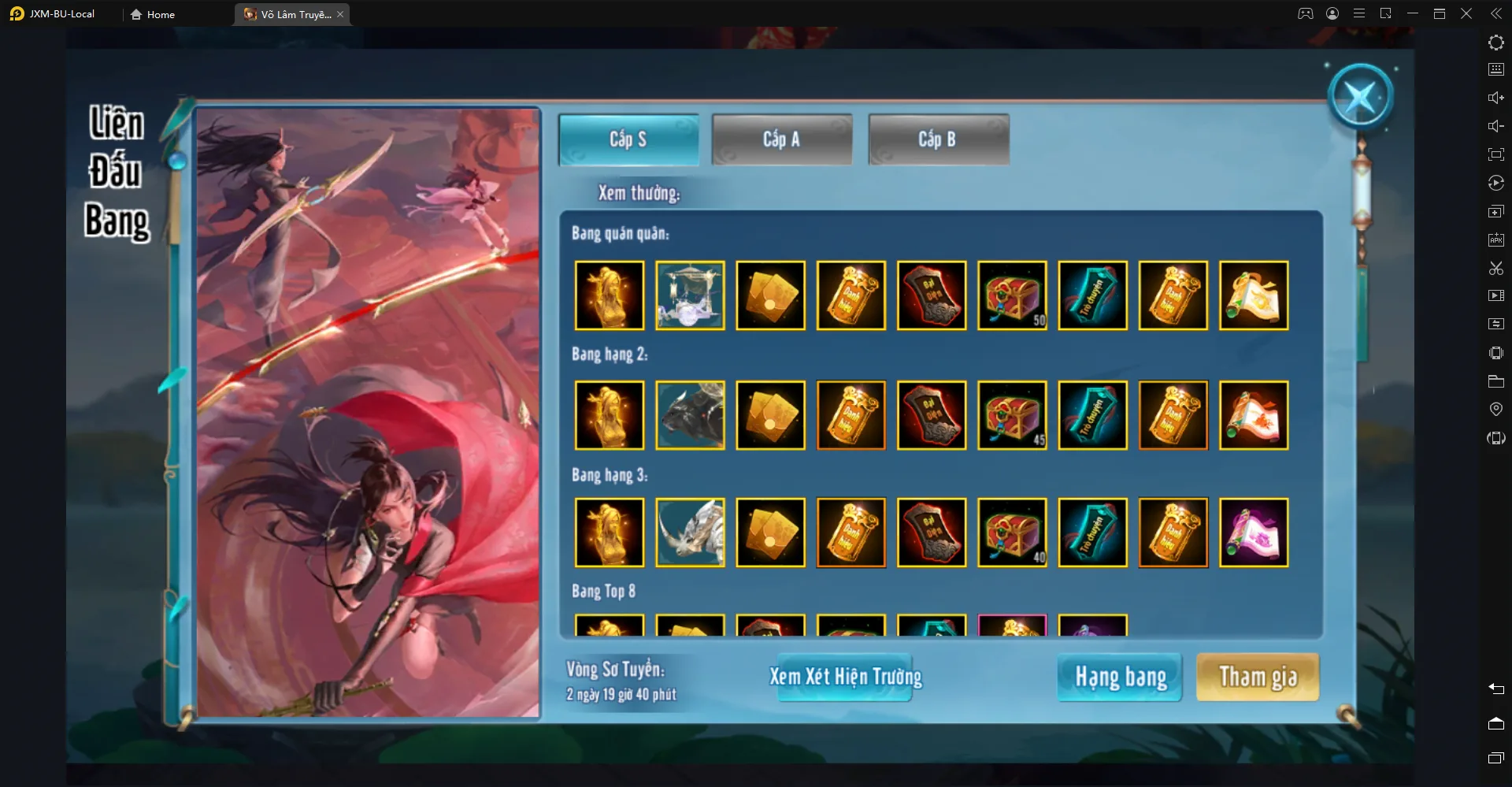This screenshot has width=1512, height=787.
Task: Inspect the champion's chariot mount reward
Action: point(690,295)
